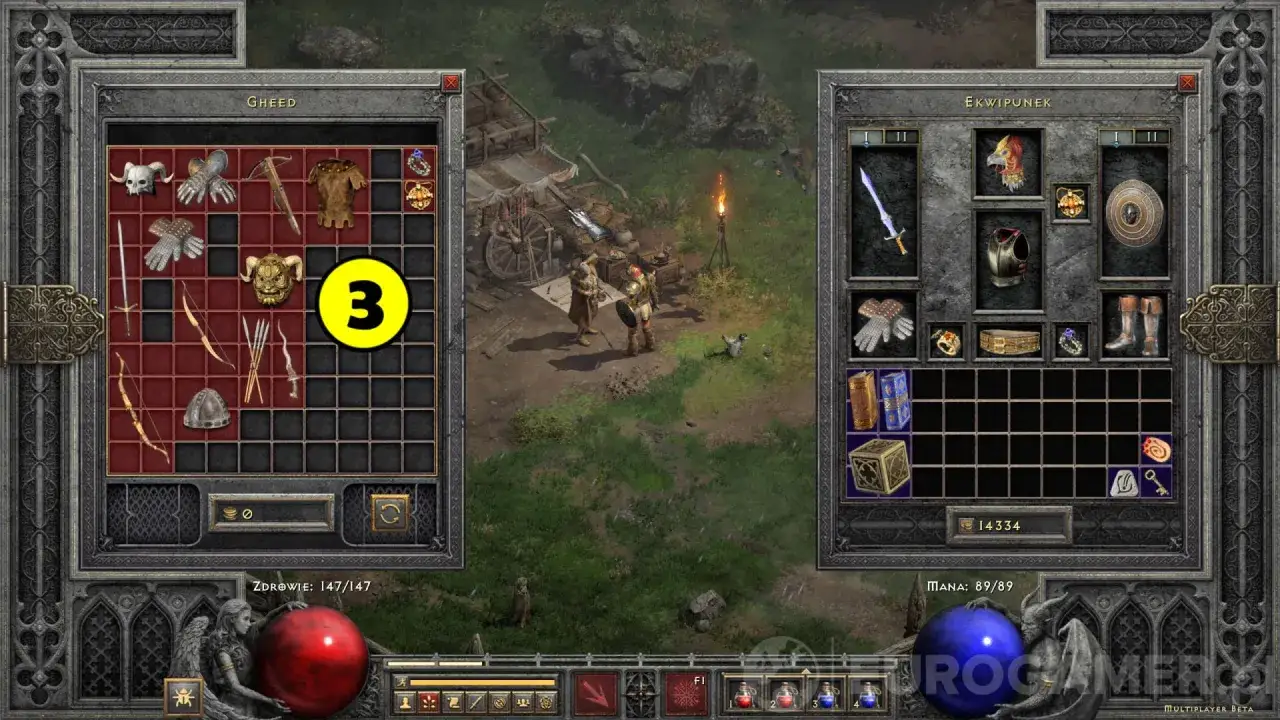Drink the red potion in belt slot 1

(x=743, y=695)
